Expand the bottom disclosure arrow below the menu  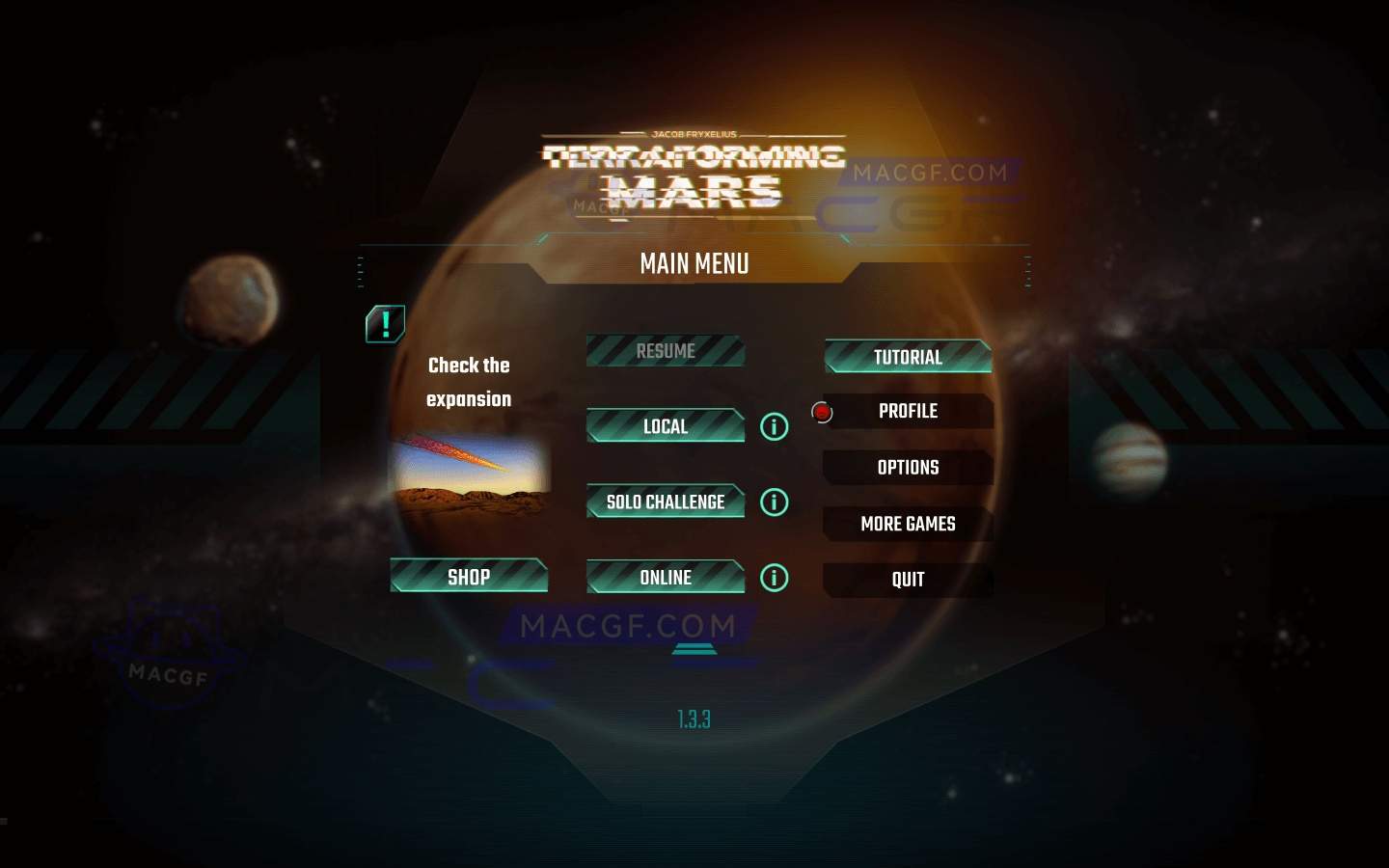pyautogui.click(x=695, y=649)
